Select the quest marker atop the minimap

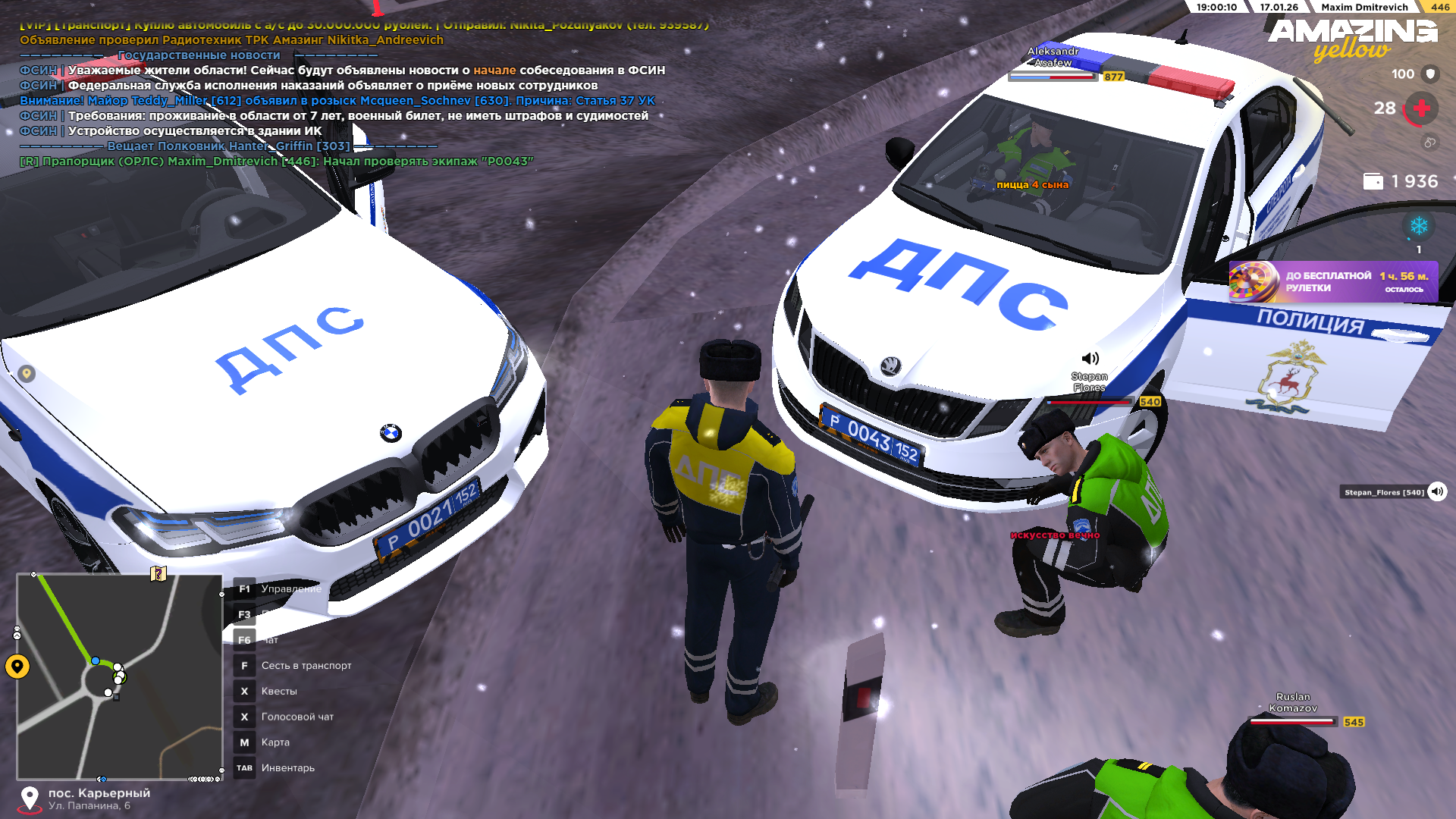(x=158, y=573)
